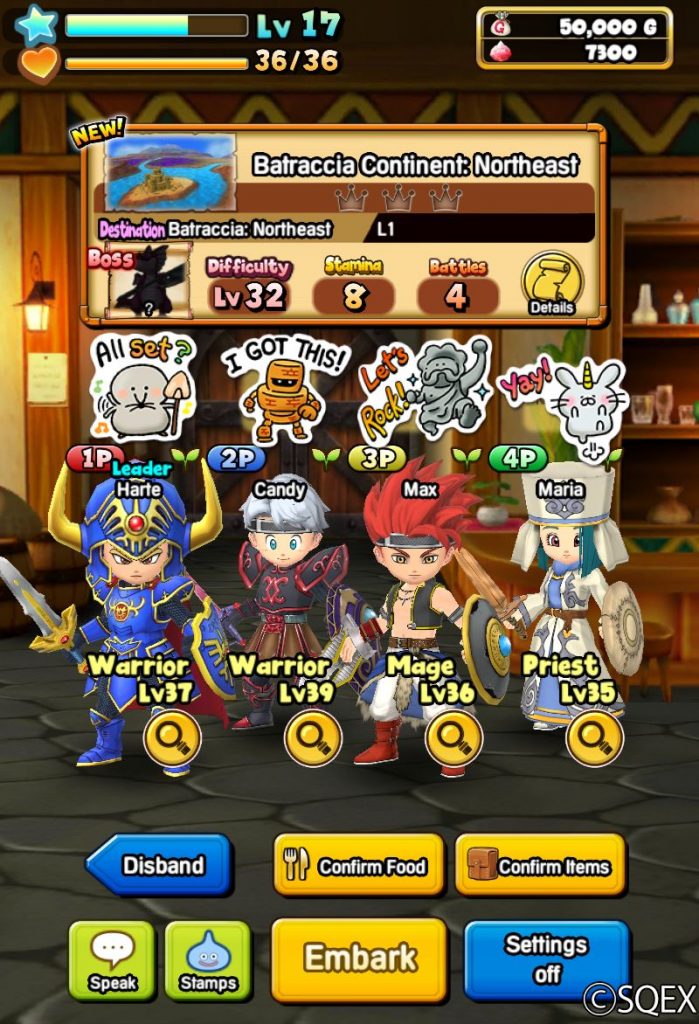
Task: Inspect Maria's magnifier icon
Action: 595,740
